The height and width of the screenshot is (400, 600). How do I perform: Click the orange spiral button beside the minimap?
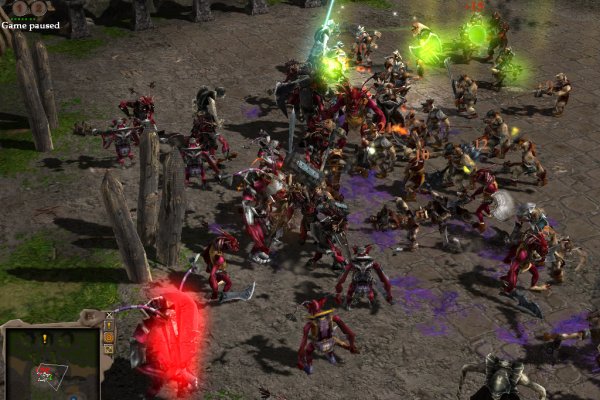tap(109, 338)
